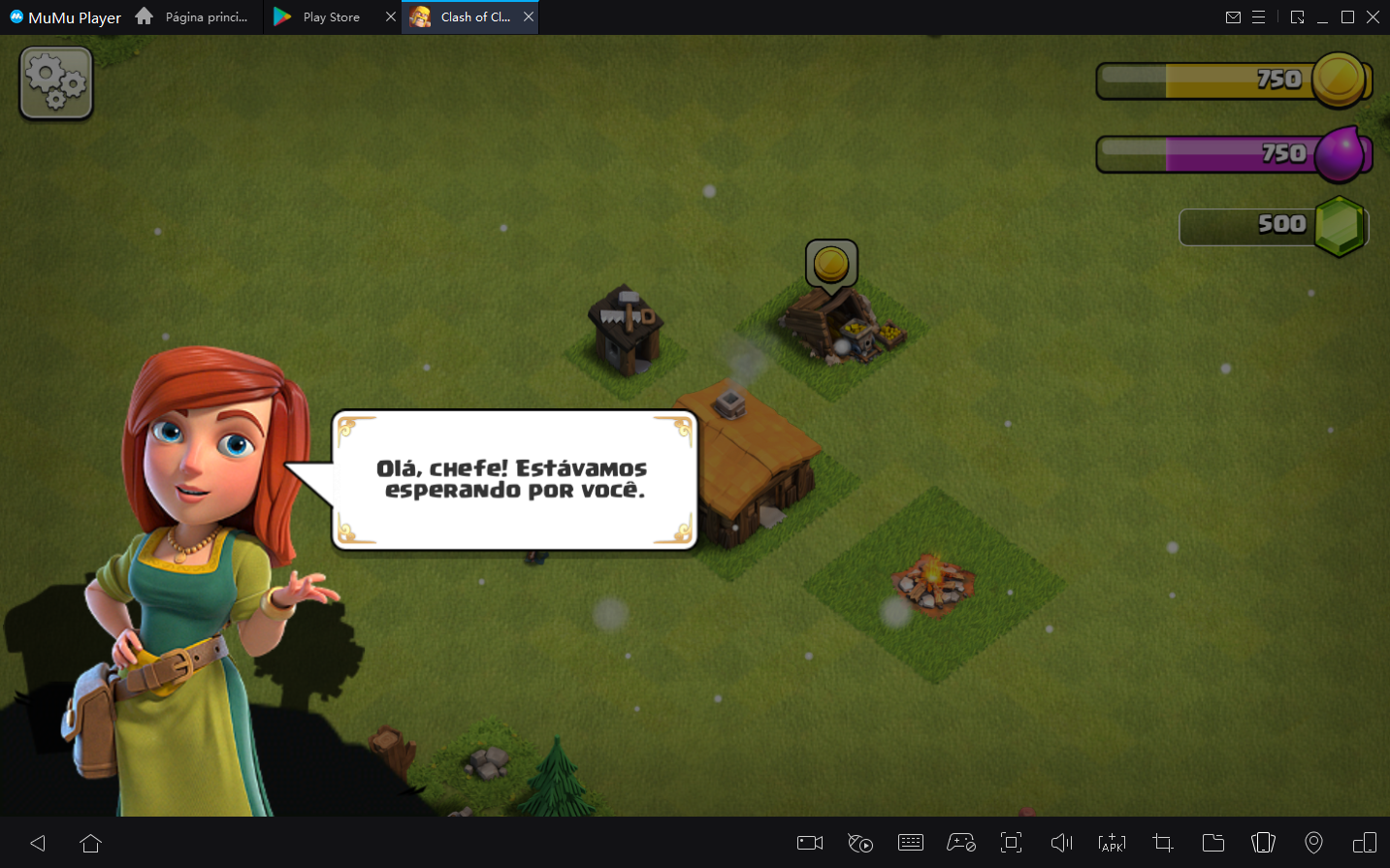
Task: Start screen recording in MuMu toolbar
Action: [x=810, y=843]
